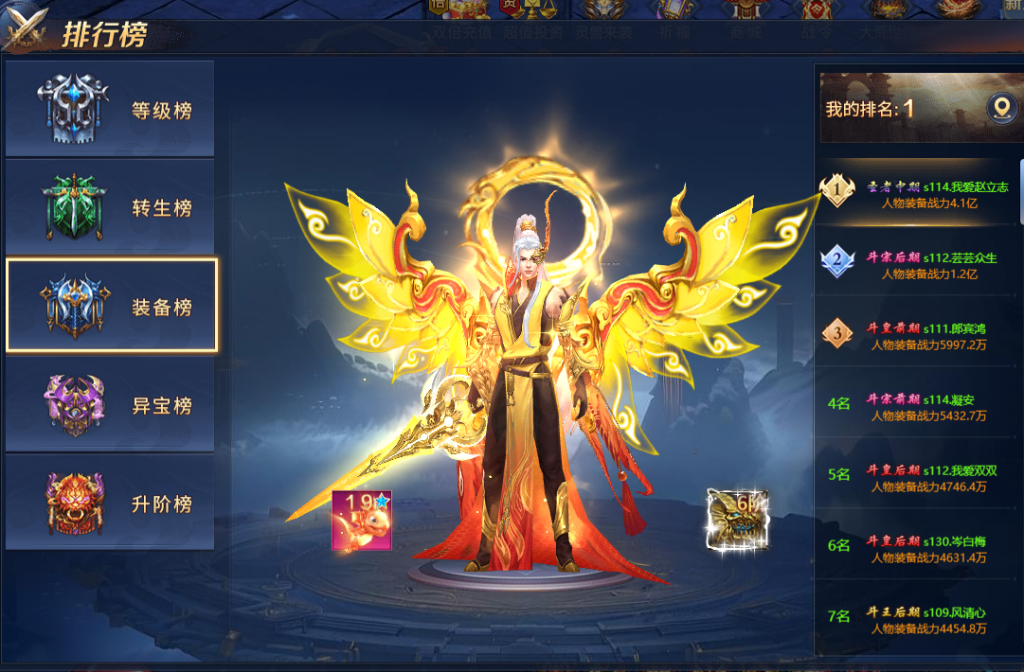Select fourth-place player s114.凝安
The image size is (1024, 672).
coord(920,407)
